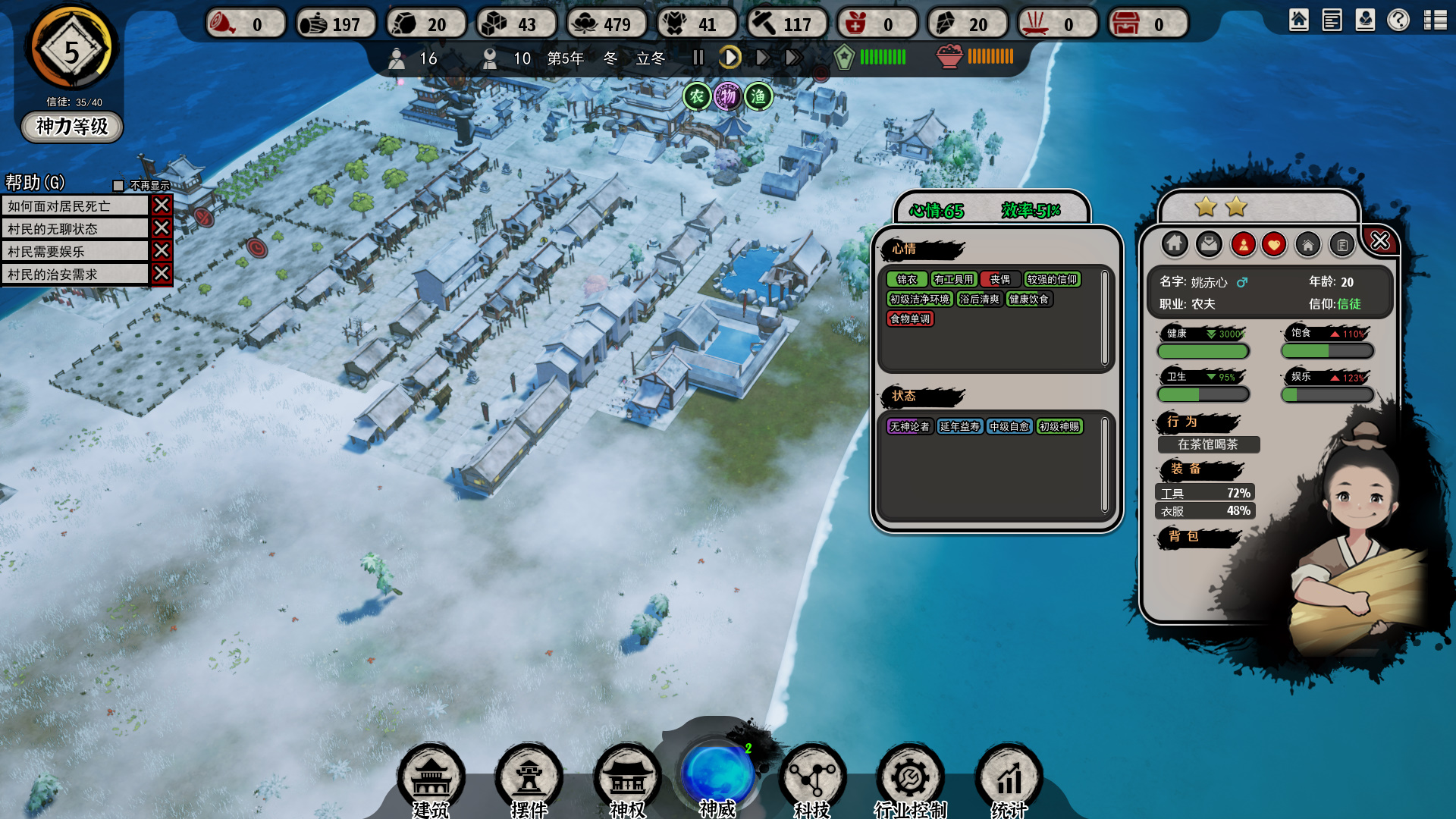Set game to fastest speed

[793, 58]
